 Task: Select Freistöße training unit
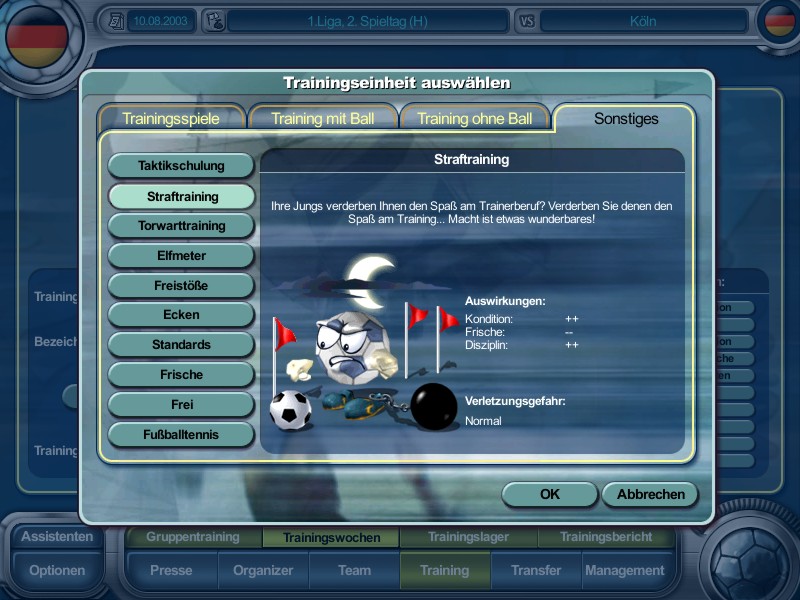tap(181, 286)
